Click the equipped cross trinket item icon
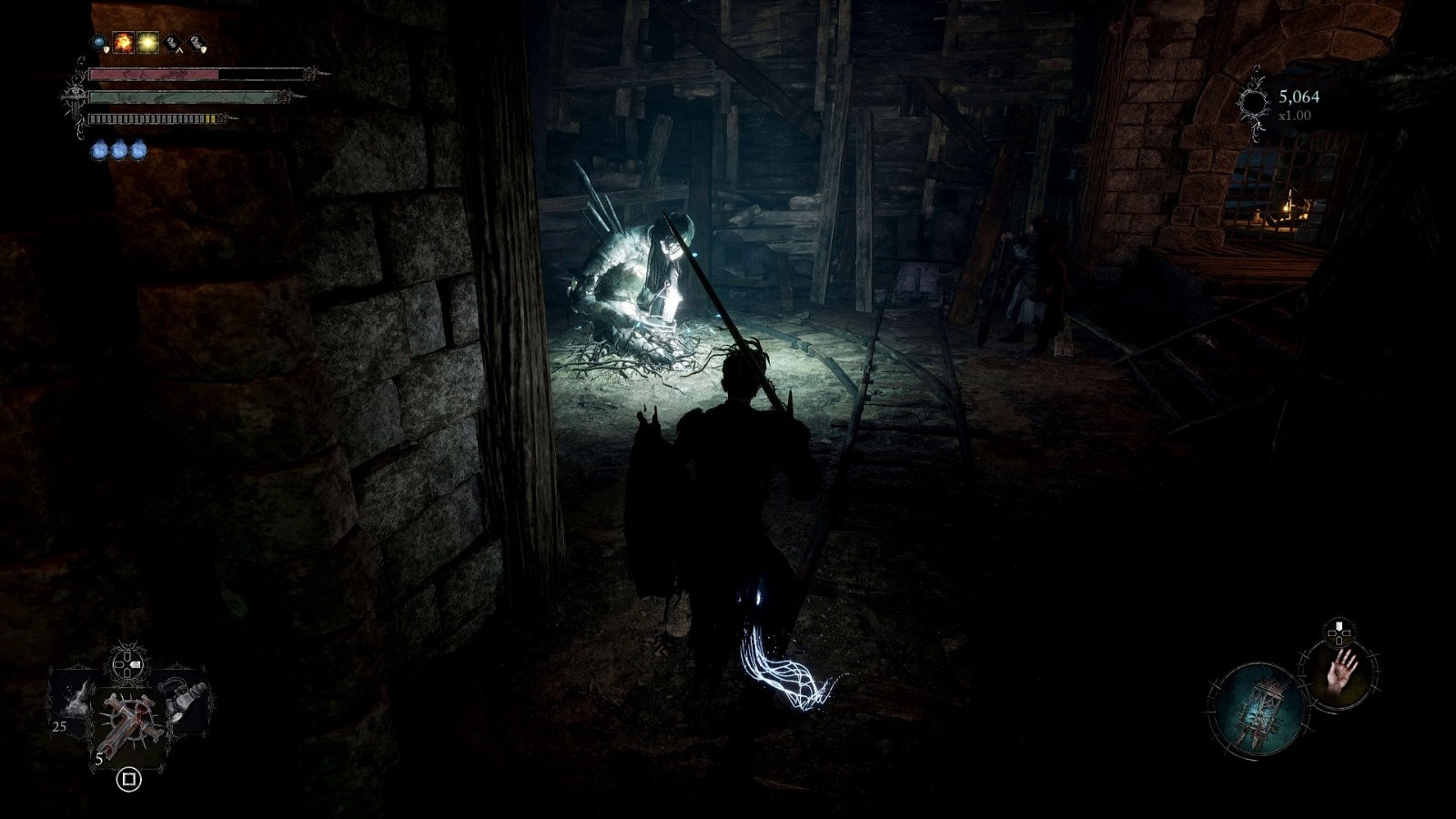Image resolution: width=1456 pixels, height=819 pixels. tap(129, 721)
